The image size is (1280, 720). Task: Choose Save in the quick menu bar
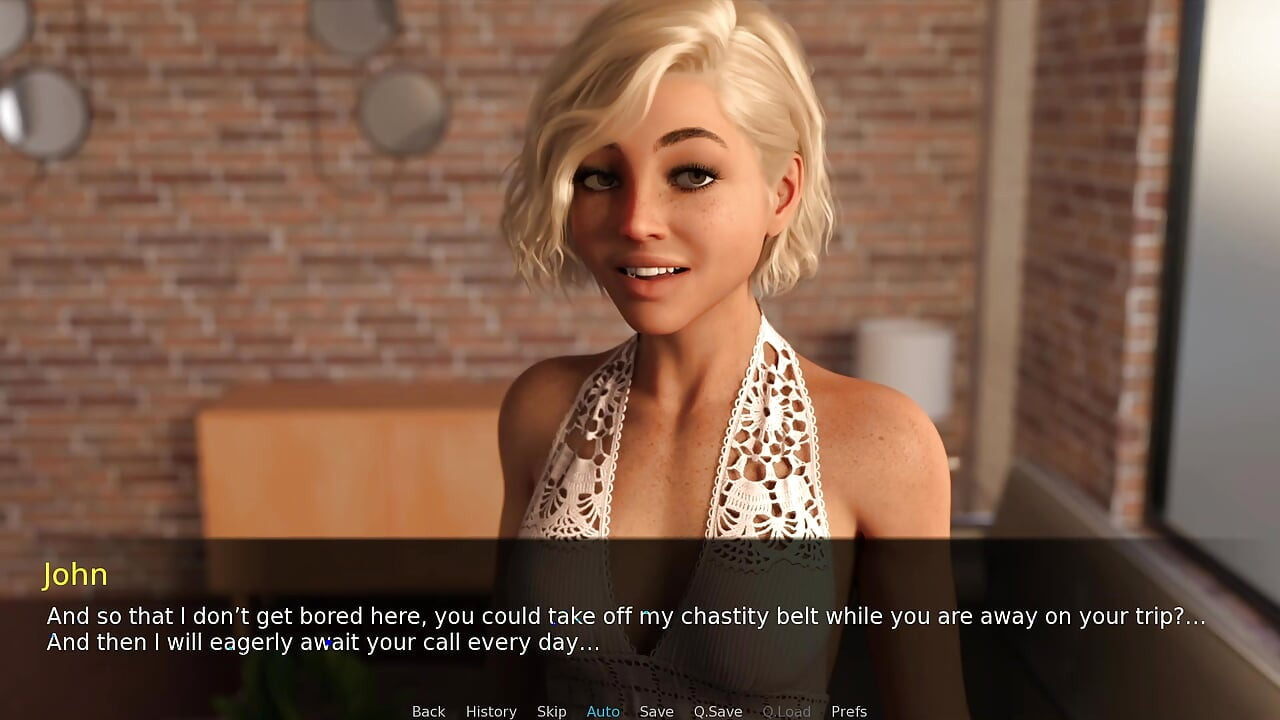[656, 711]
